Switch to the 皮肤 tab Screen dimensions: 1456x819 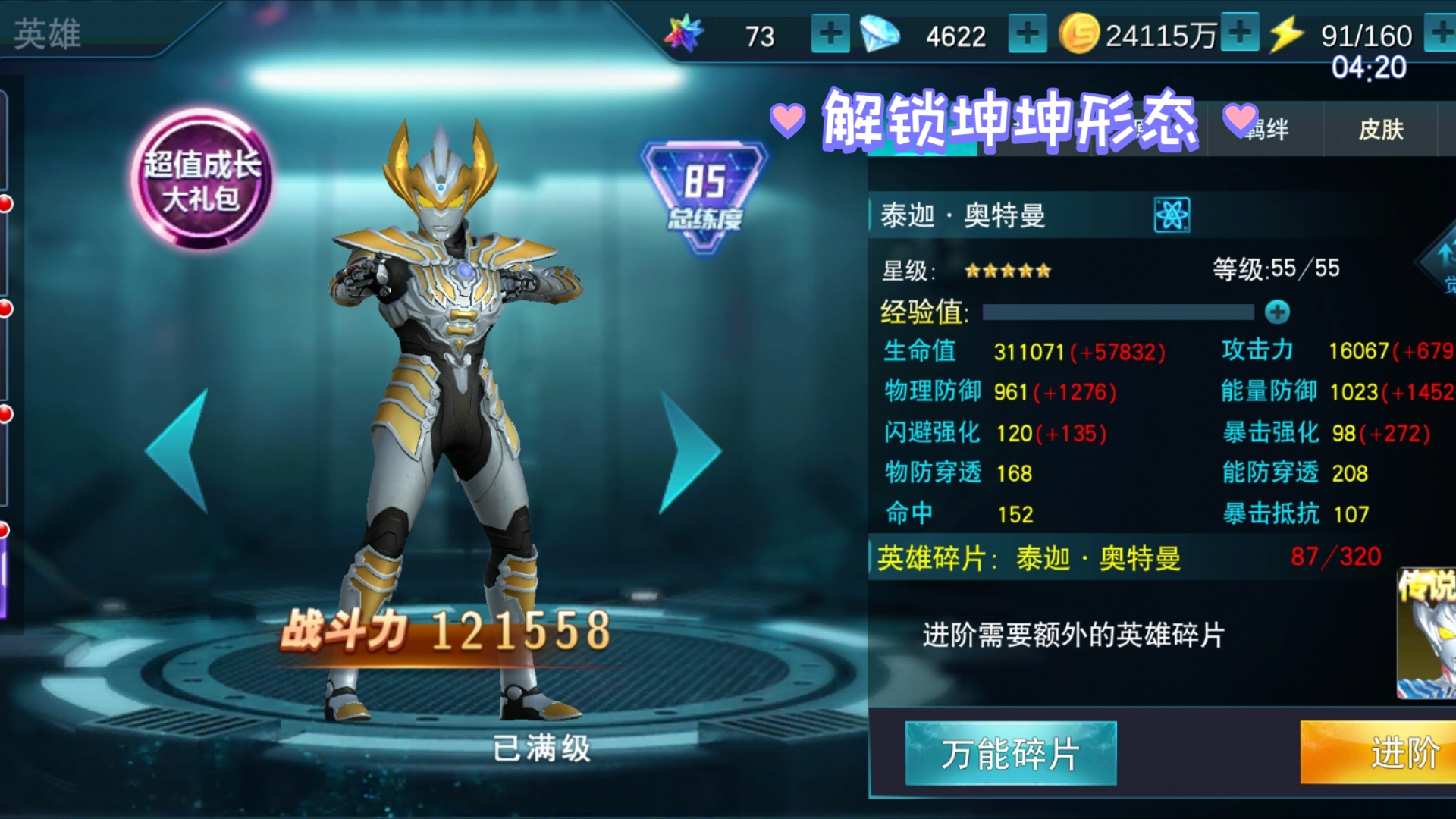coord(1380,130)
